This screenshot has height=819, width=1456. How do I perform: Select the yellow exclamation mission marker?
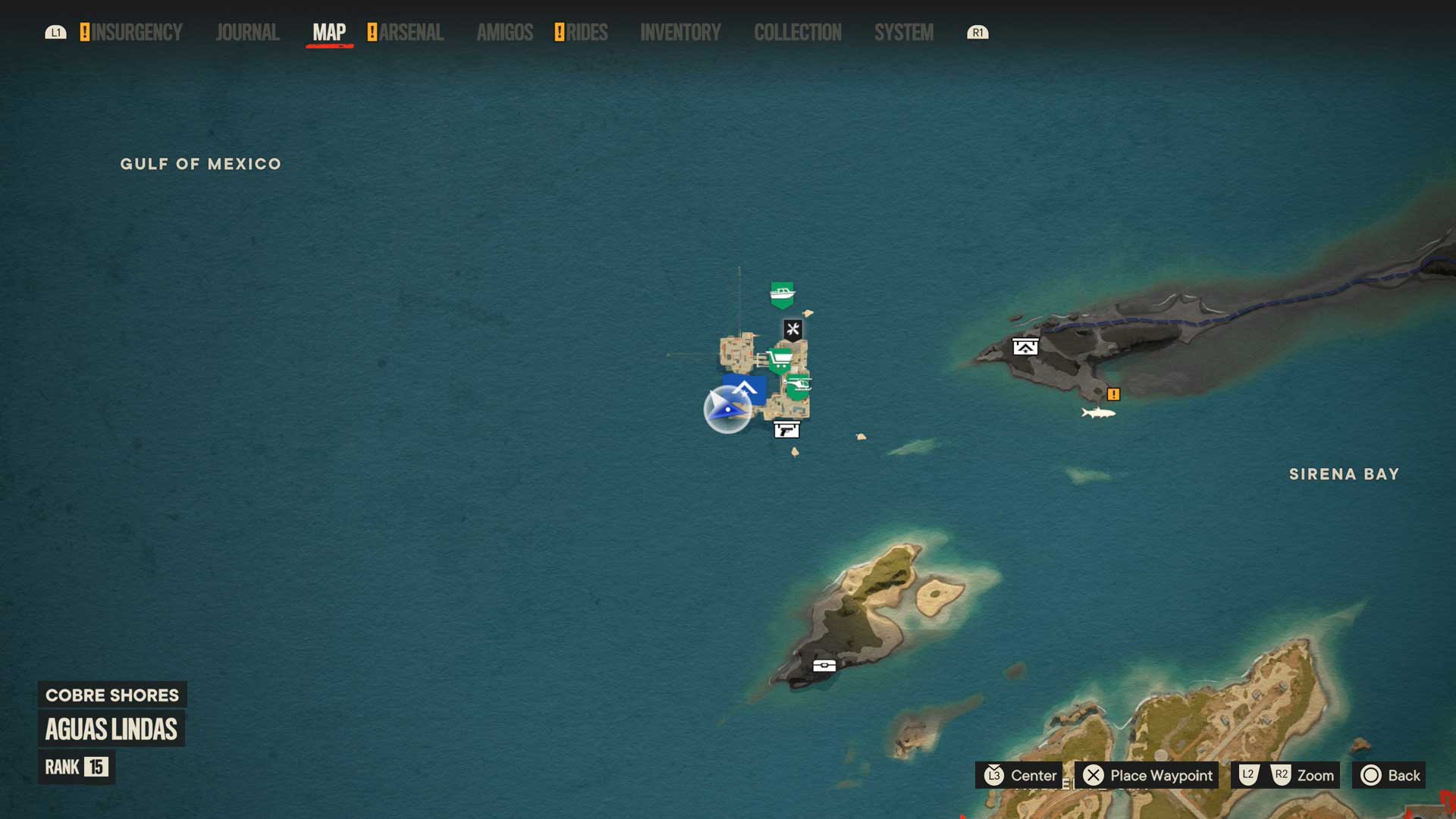click(1113, 394)
